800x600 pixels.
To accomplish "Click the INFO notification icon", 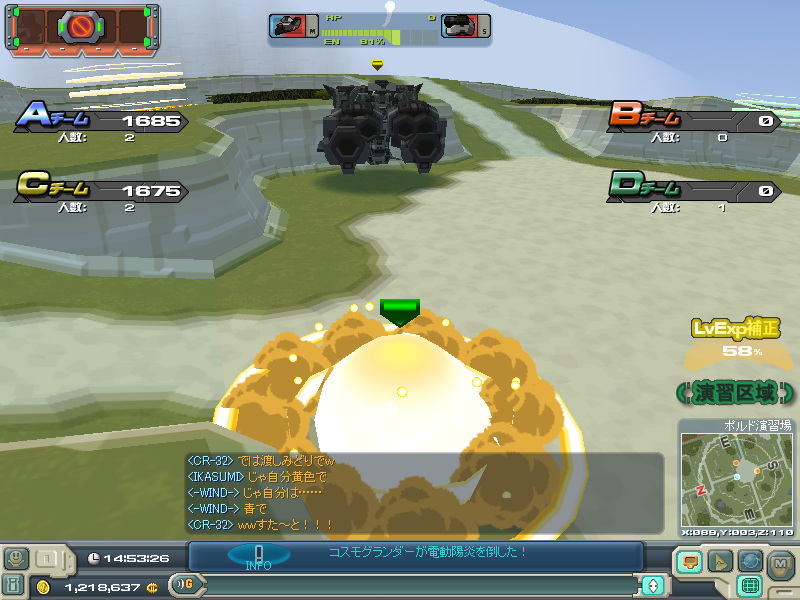I will pyautogui.click(x=258, y=555).
